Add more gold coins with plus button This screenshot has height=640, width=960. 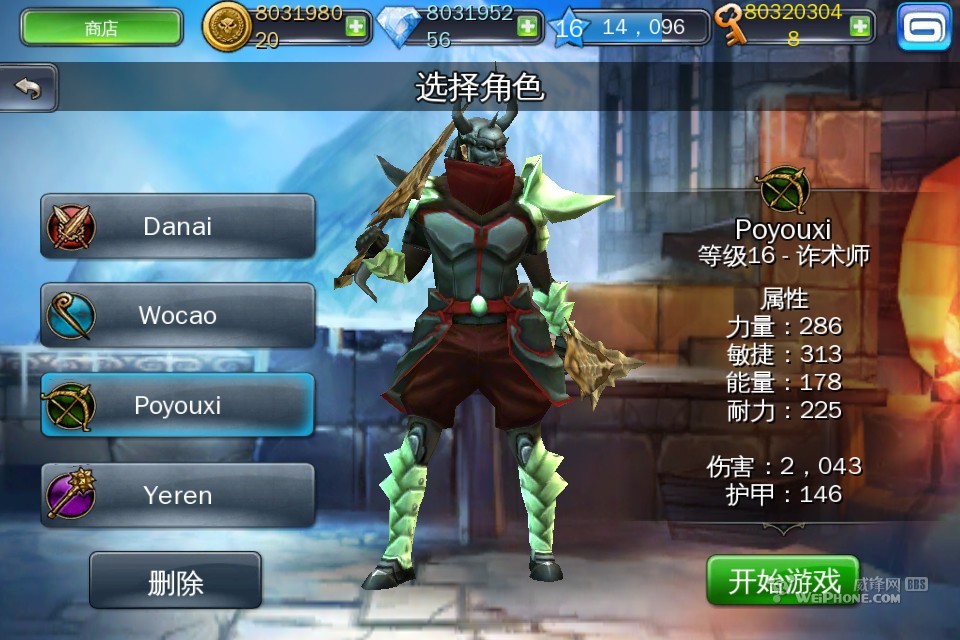tap(355, 27)
